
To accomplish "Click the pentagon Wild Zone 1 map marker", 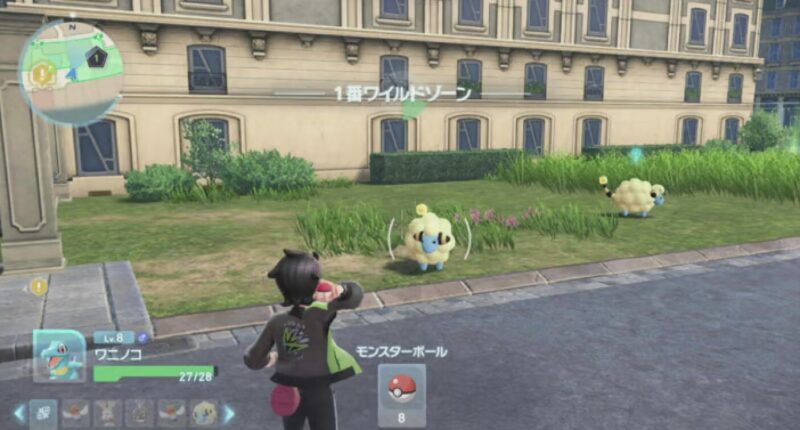I will pyautogui.click(x=96, y=60).
